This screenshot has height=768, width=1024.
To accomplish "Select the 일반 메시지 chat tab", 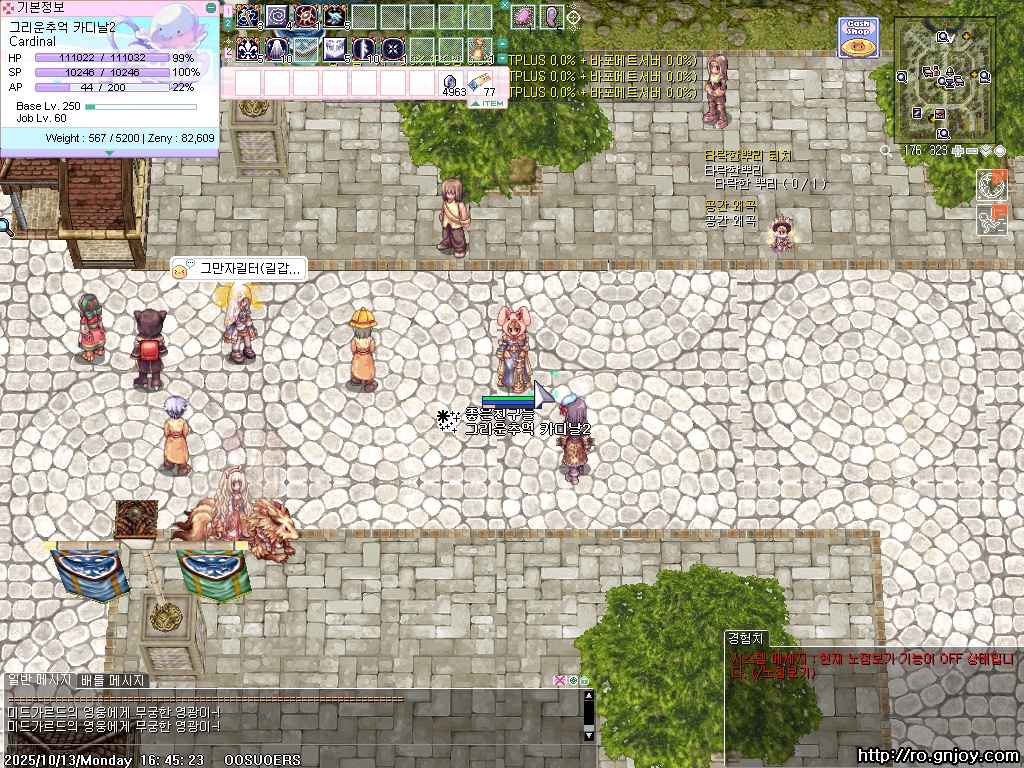I will click(38, 680).
